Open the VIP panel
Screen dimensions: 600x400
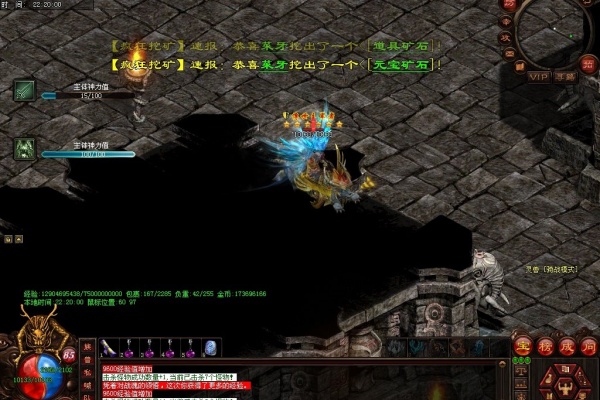coord(539,76)
